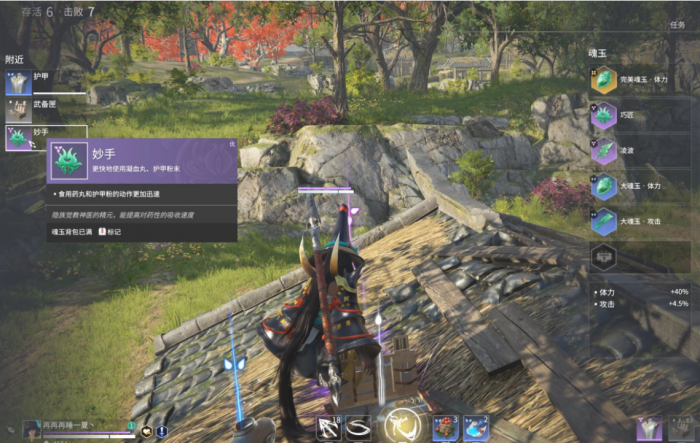
Task: Use the red consumable in the hotbar
Action: (x=445, y=429)
